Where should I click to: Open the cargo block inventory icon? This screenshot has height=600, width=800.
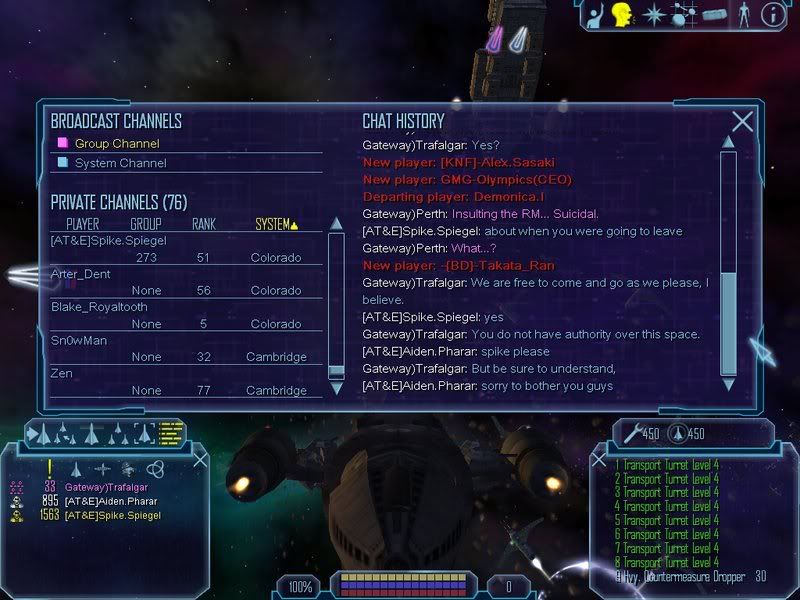[x=713, y=14]
